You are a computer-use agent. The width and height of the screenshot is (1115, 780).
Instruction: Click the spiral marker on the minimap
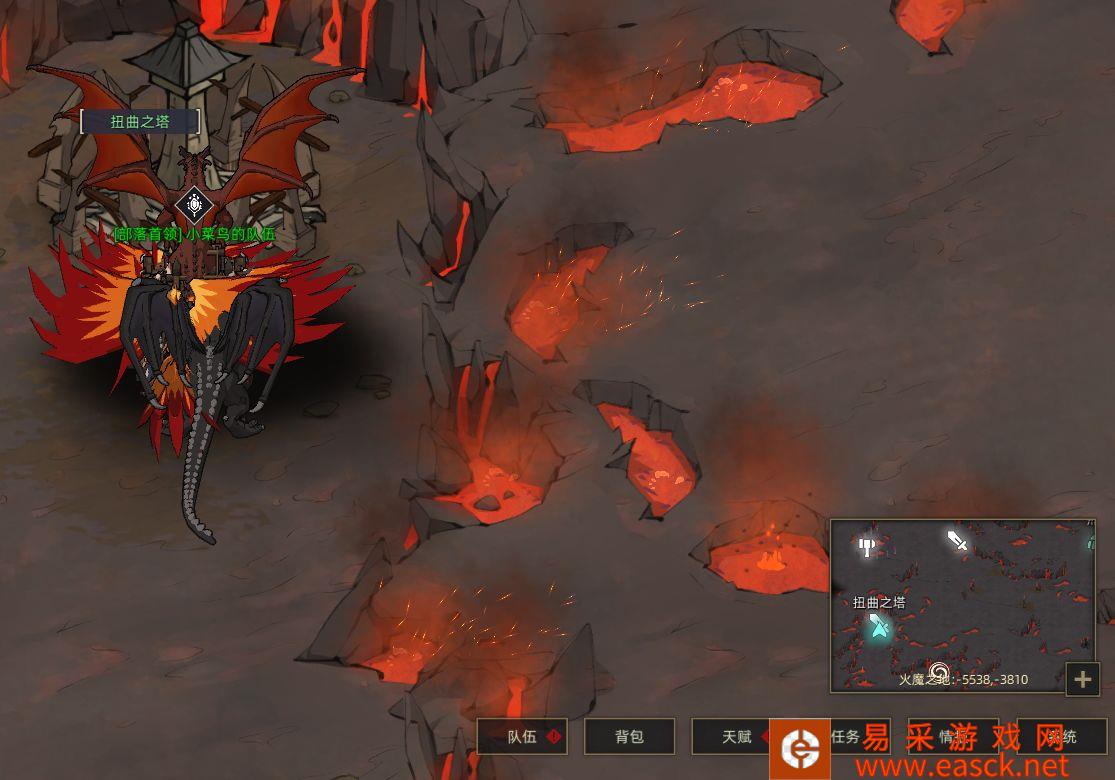pyautogui.click(x=938, y=671)
